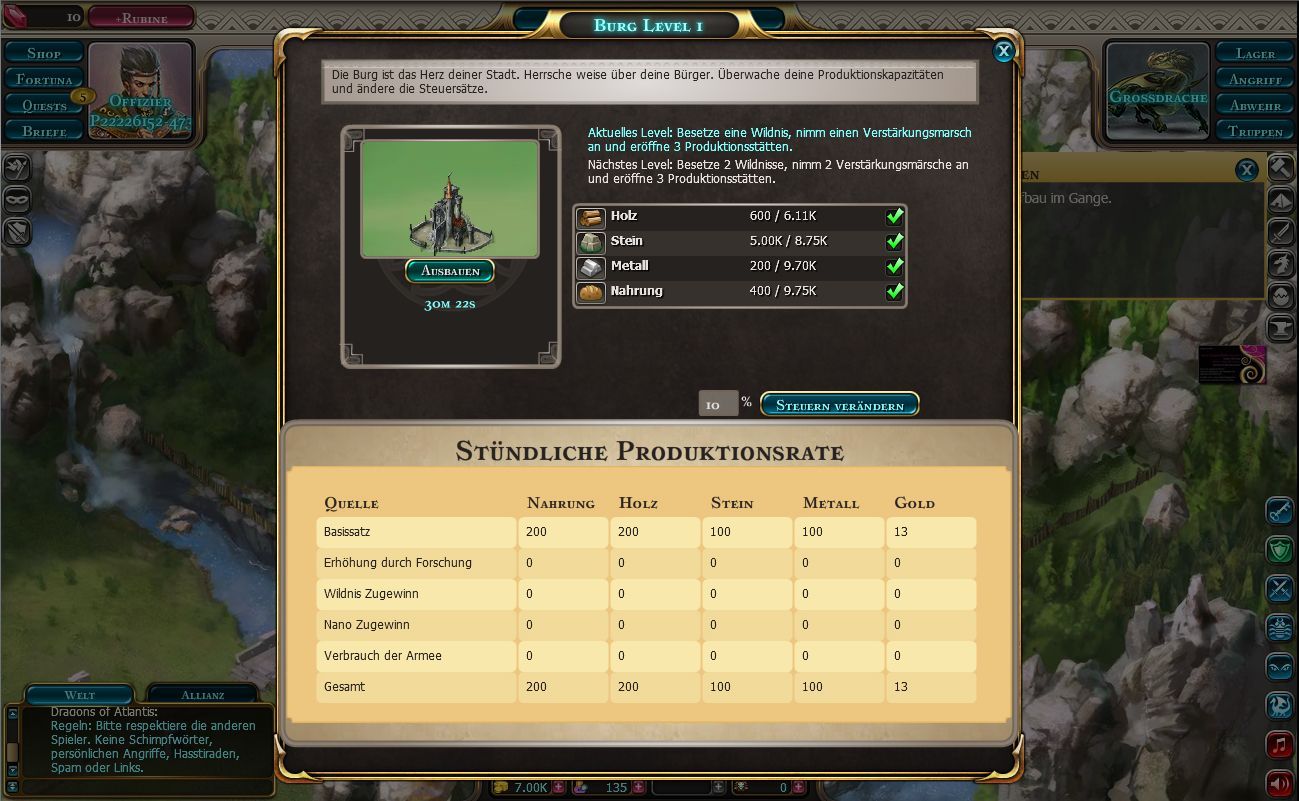Open the Grossdrache dragon panel
The image size is (1299, 801).
(x=1157, y=92)
